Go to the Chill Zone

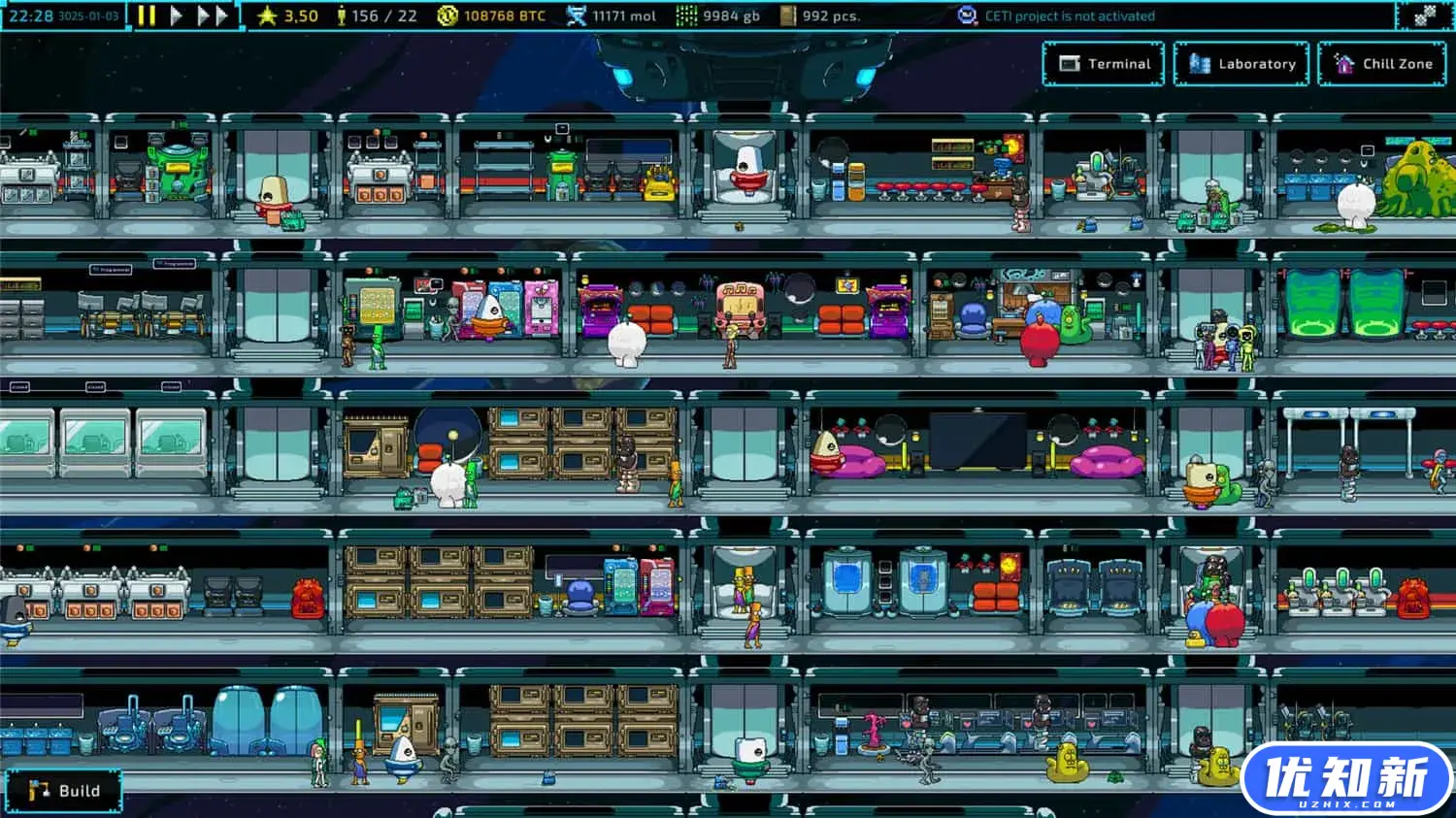tap(1384, 64)
